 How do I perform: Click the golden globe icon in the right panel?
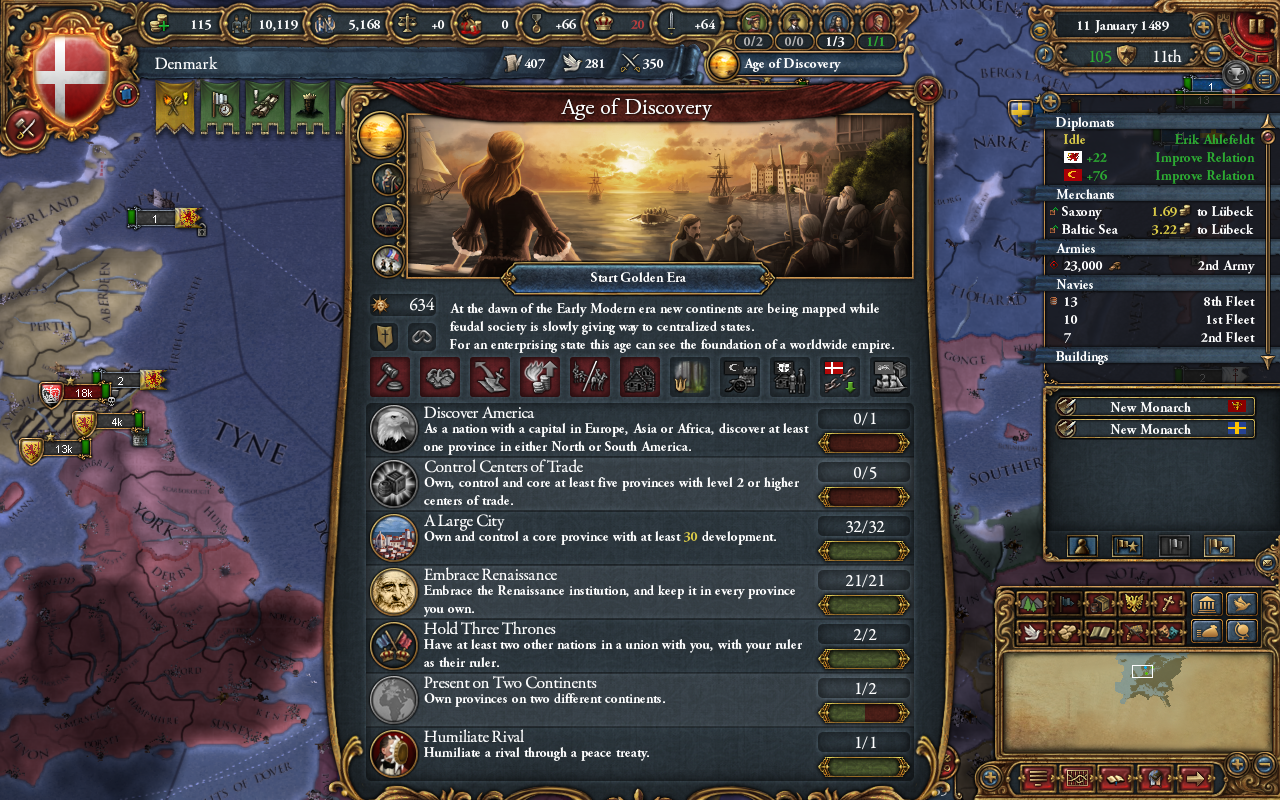(x=1243, y=631)
